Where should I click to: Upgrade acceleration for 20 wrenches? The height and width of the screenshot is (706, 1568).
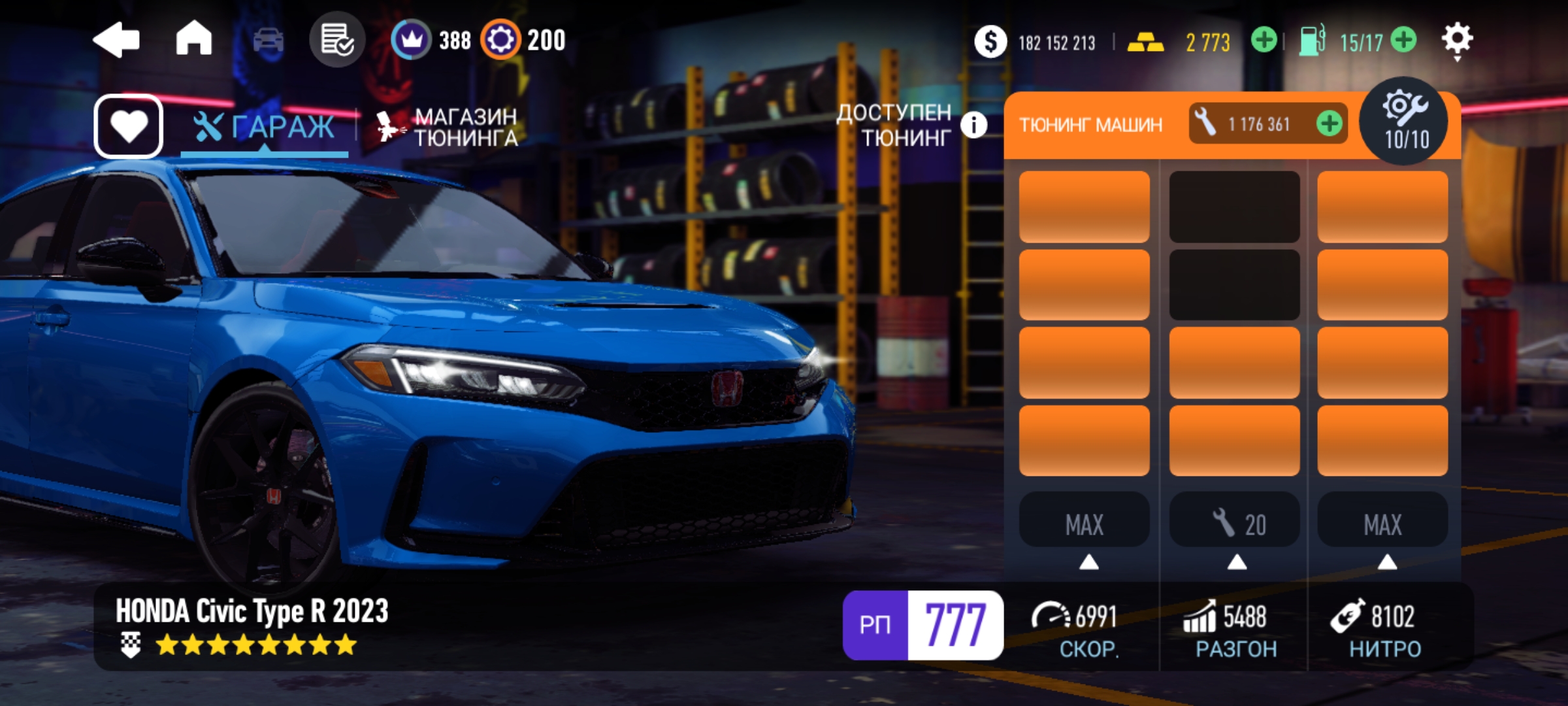1234,524
